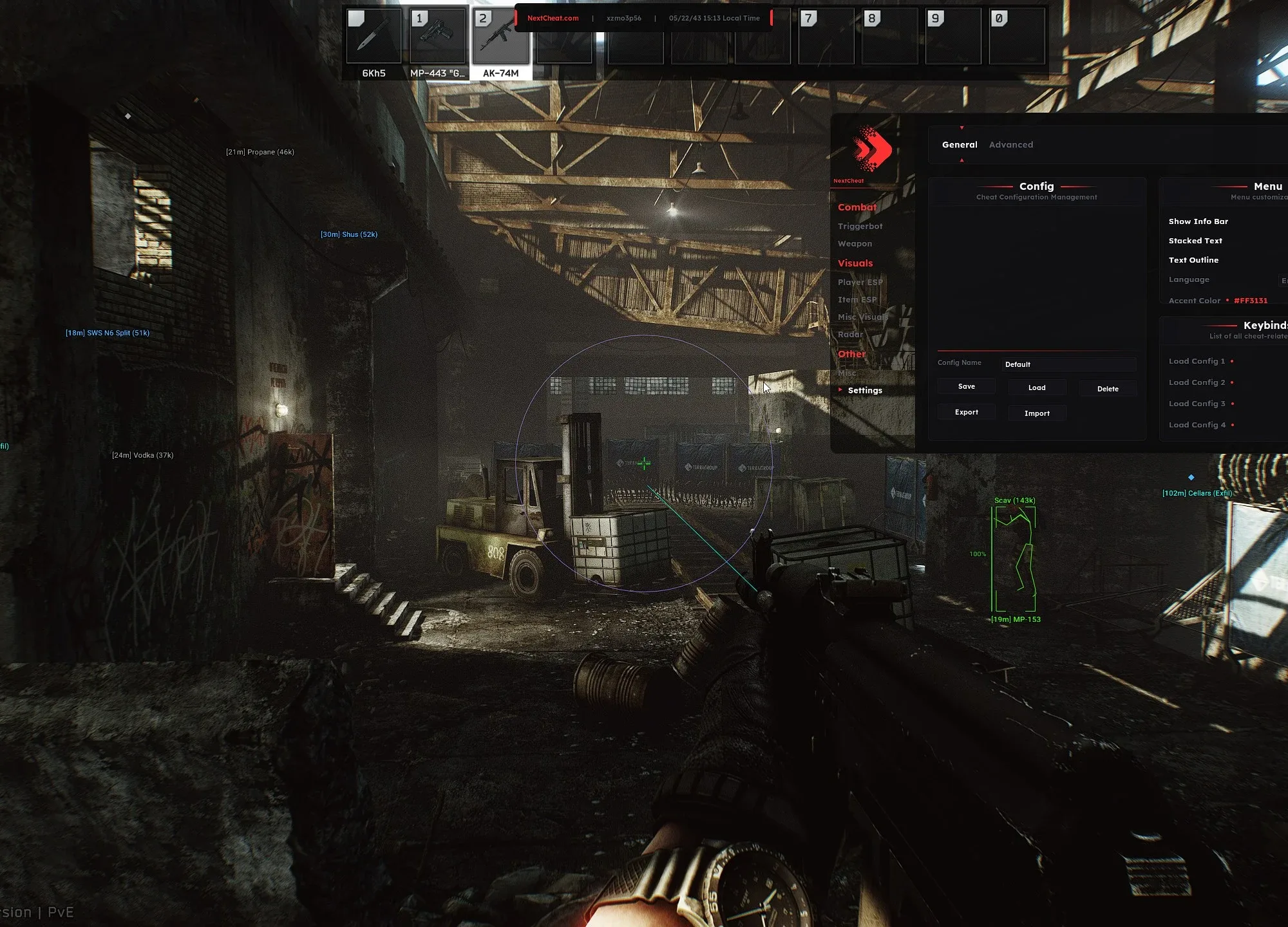The width and height of the screenshot is (1288, 927).
Task: Click the empty hotbar slot numbered 7
Action: [826, 37]
